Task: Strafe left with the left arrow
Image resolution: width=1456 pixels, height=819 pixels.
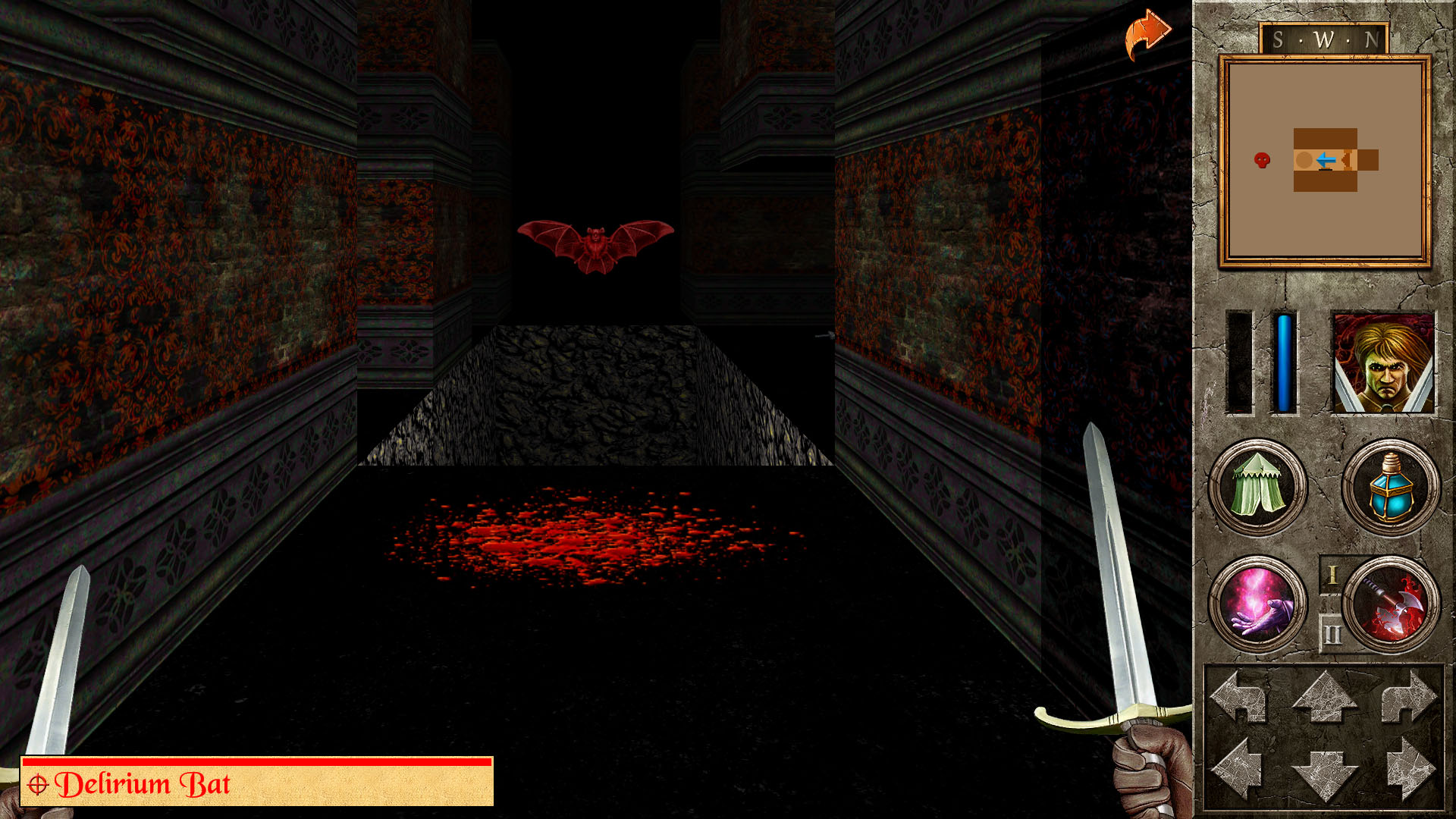Action: click(x=1239, y=770)
